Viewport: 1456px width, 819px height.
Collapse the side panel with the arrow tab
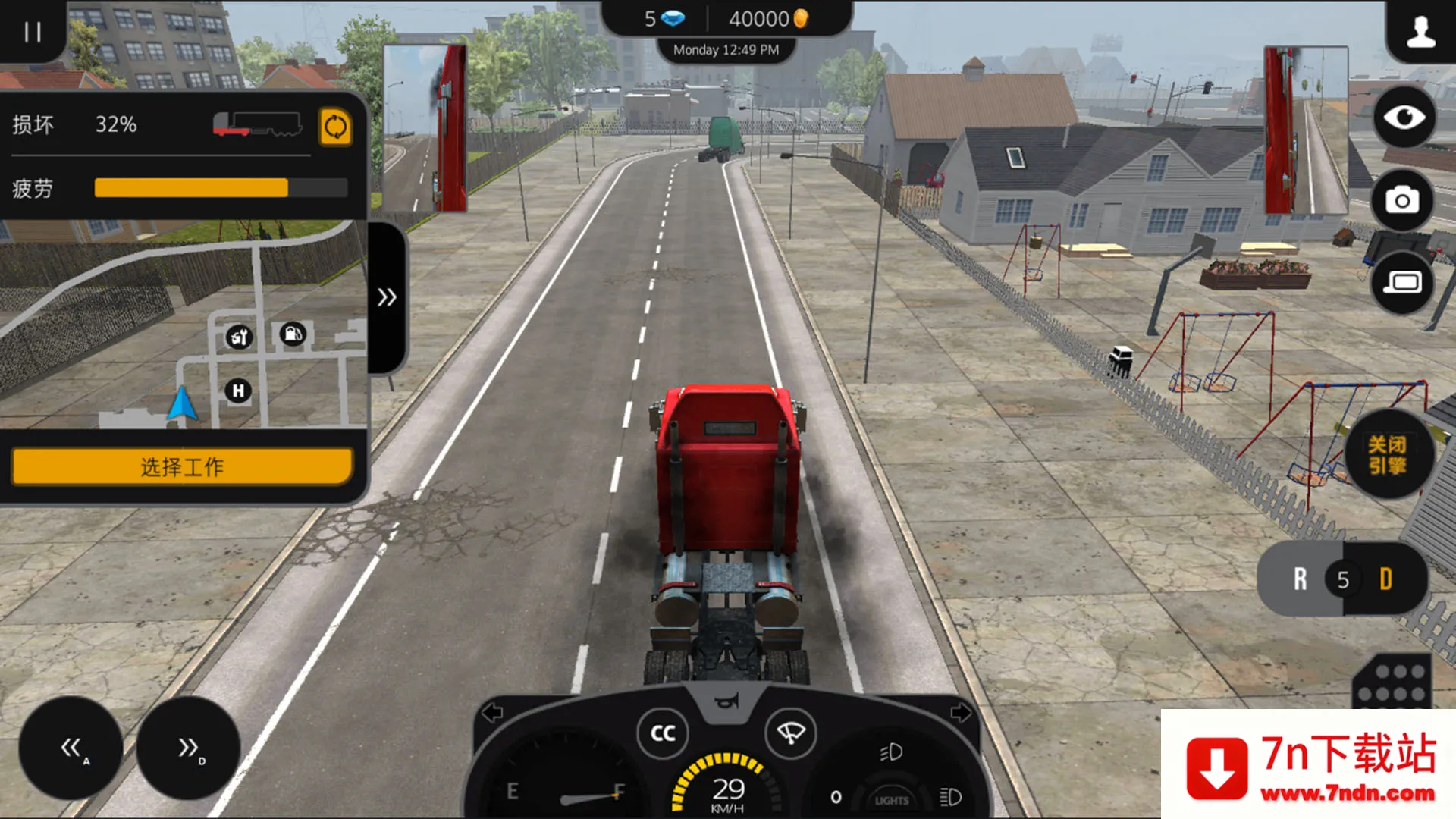click(387, 297)
